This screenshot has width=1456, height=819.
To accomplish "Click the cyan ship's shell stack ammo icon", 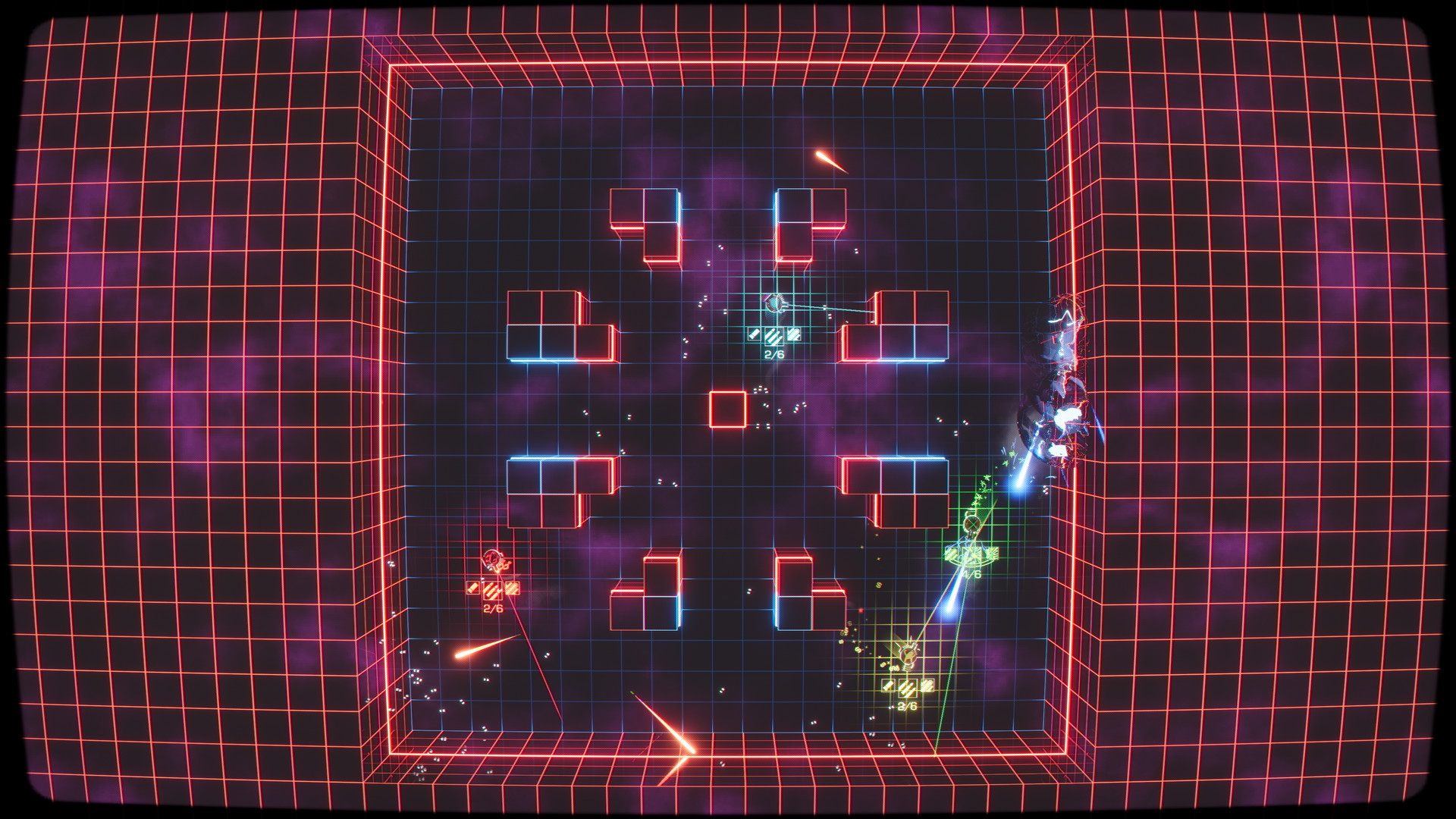I will click(x=794, y=334).
